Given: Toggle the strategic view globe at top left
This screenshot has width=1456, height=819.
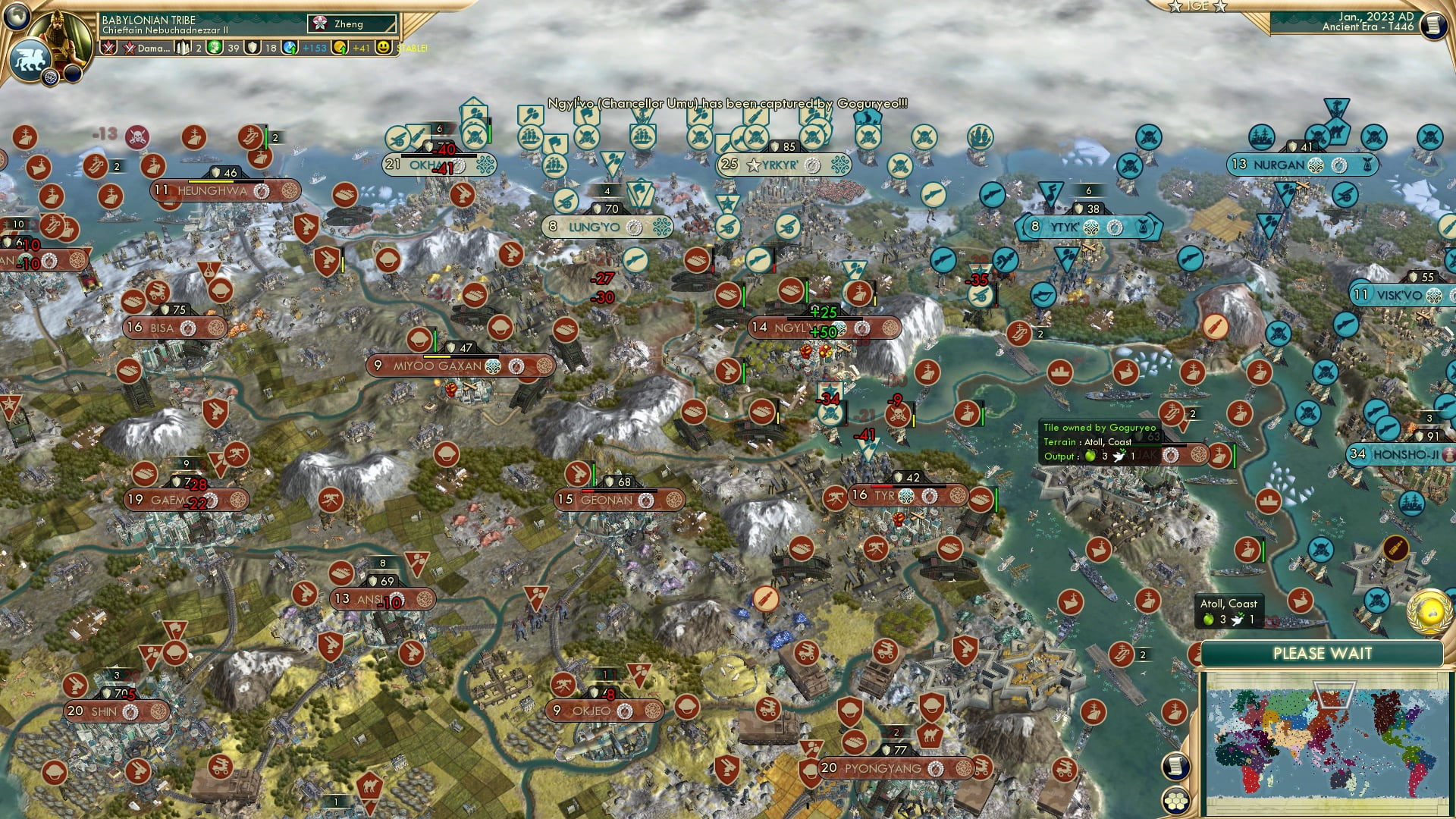Looking at the screenshot, I should pyautogui.click(x=15, y=17).
